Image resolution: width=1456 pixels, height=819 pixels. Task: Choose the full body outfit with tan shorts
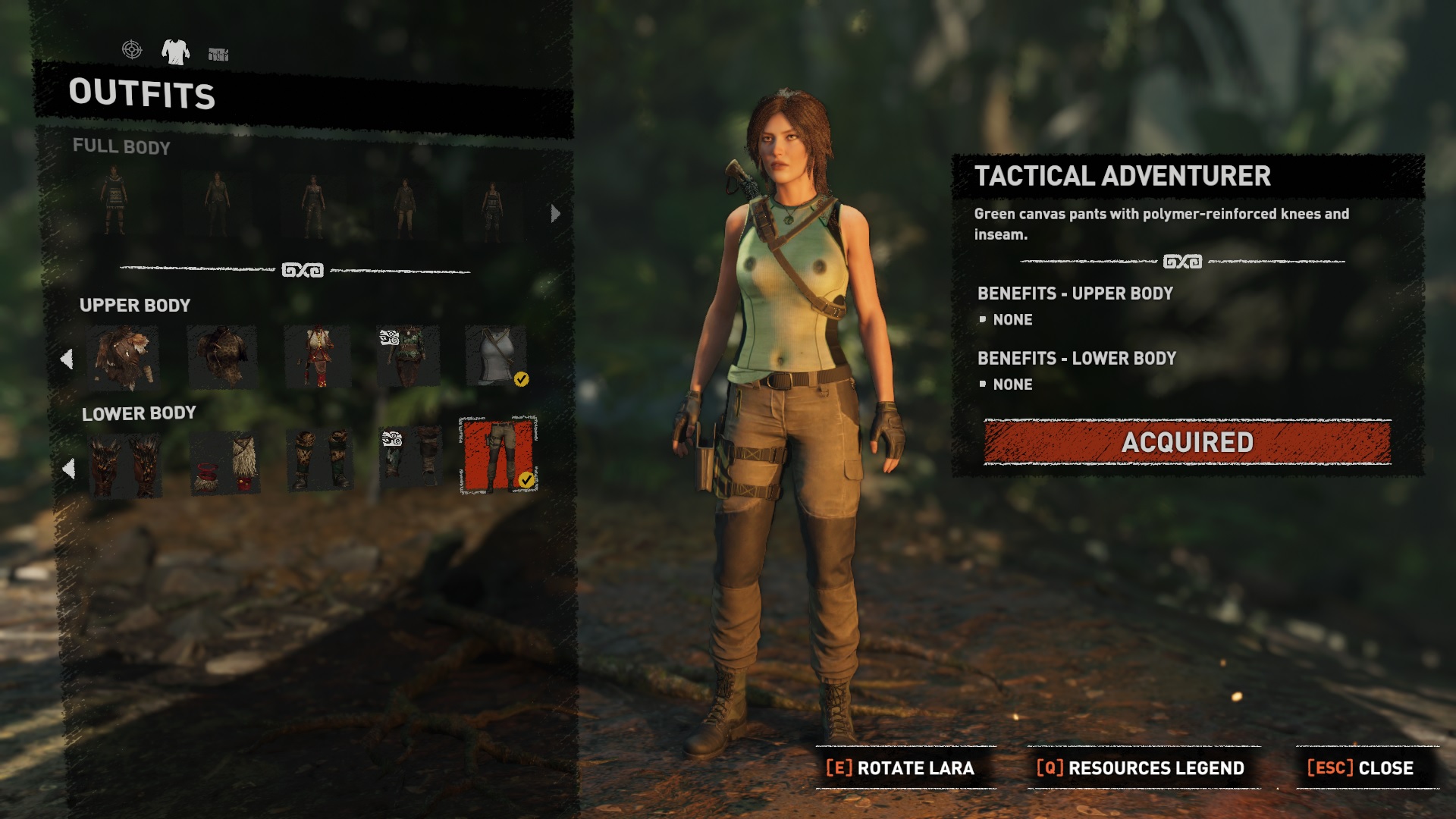click(x=405, y=206)
